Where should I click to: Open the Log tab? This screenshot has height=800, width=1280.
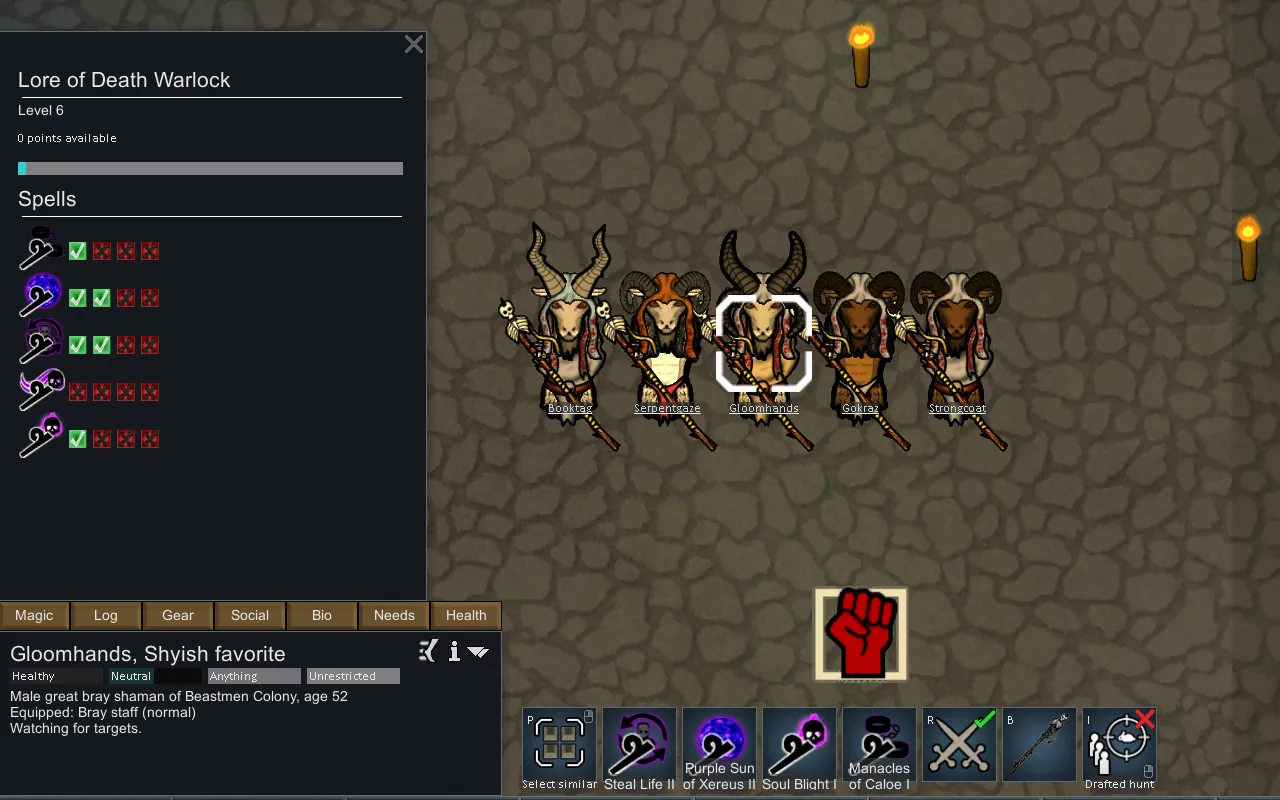(106, 615)
